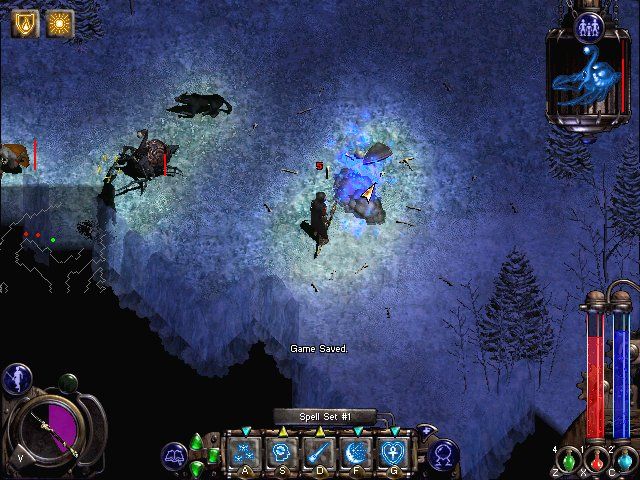Select the snowflake cluster spell in slot A
The width and height of the screenshot is (640, 480).
pos(245,451)
